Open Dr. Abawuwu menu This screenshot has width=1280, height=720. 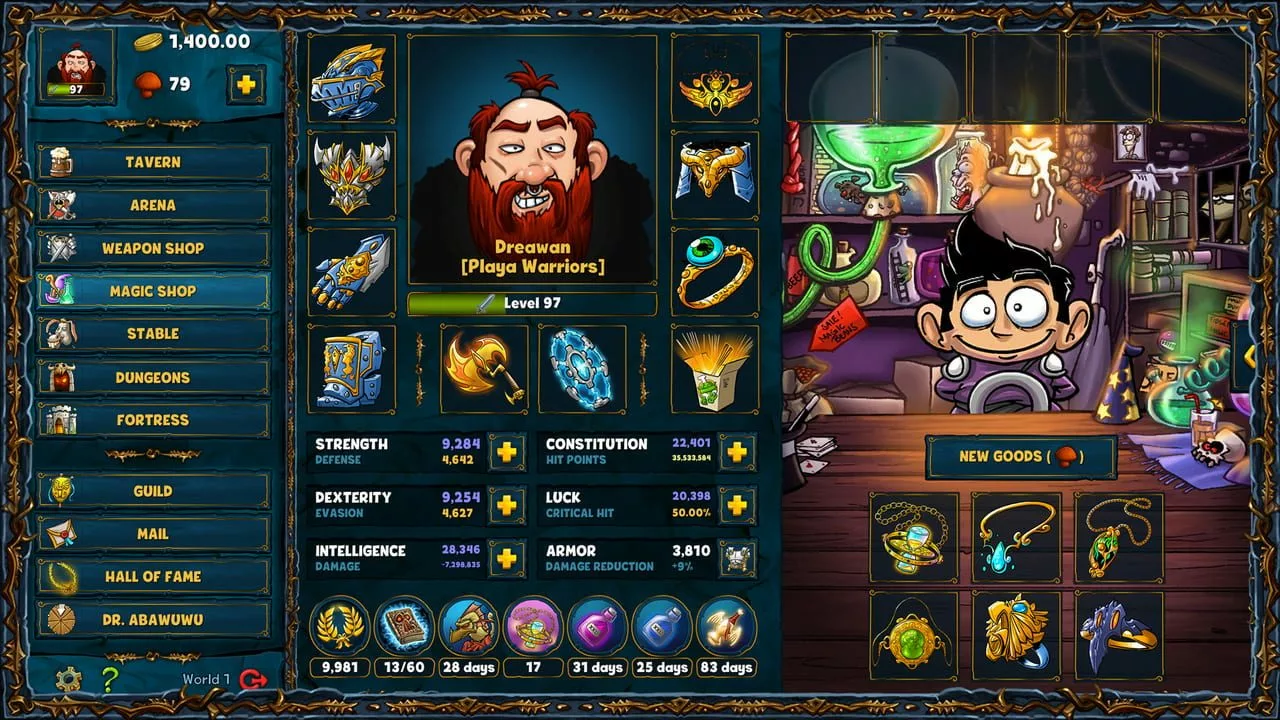pyautogui.click(x=153, y=620)
